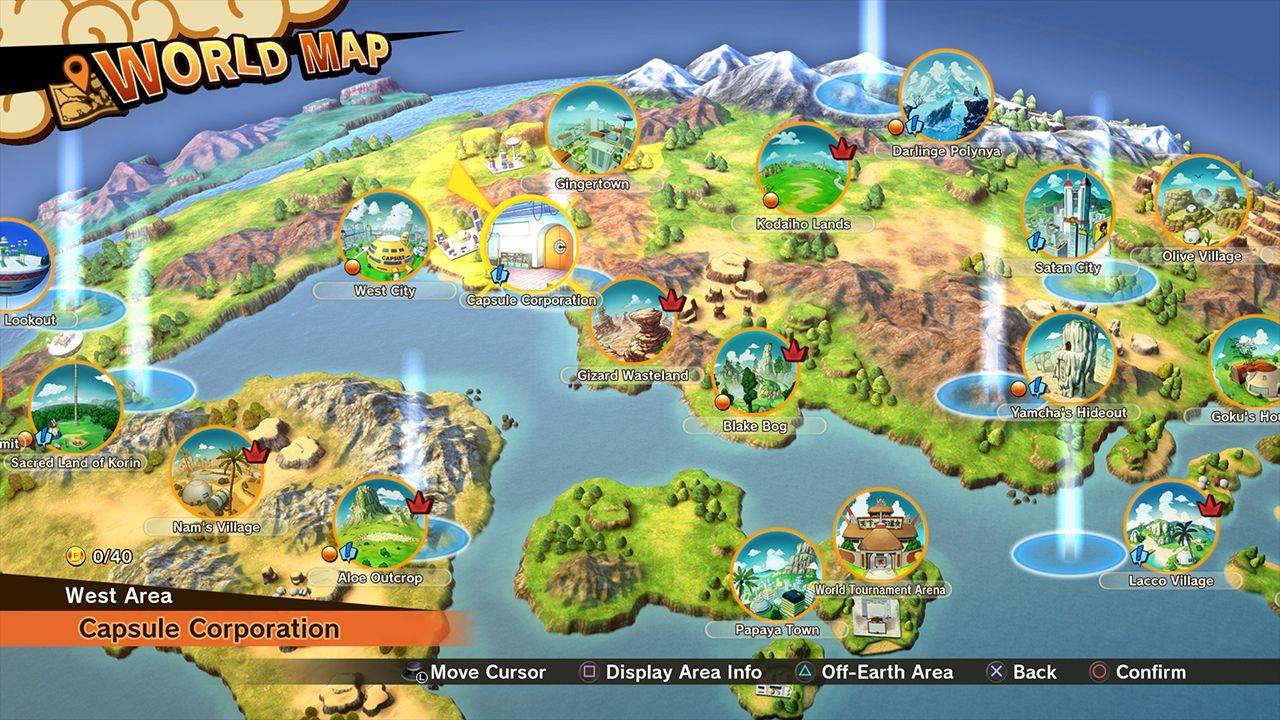Choose the Gizard Wasteland location
The height and width of the screenshot is (720, 1280).
(x=633, y=321)
